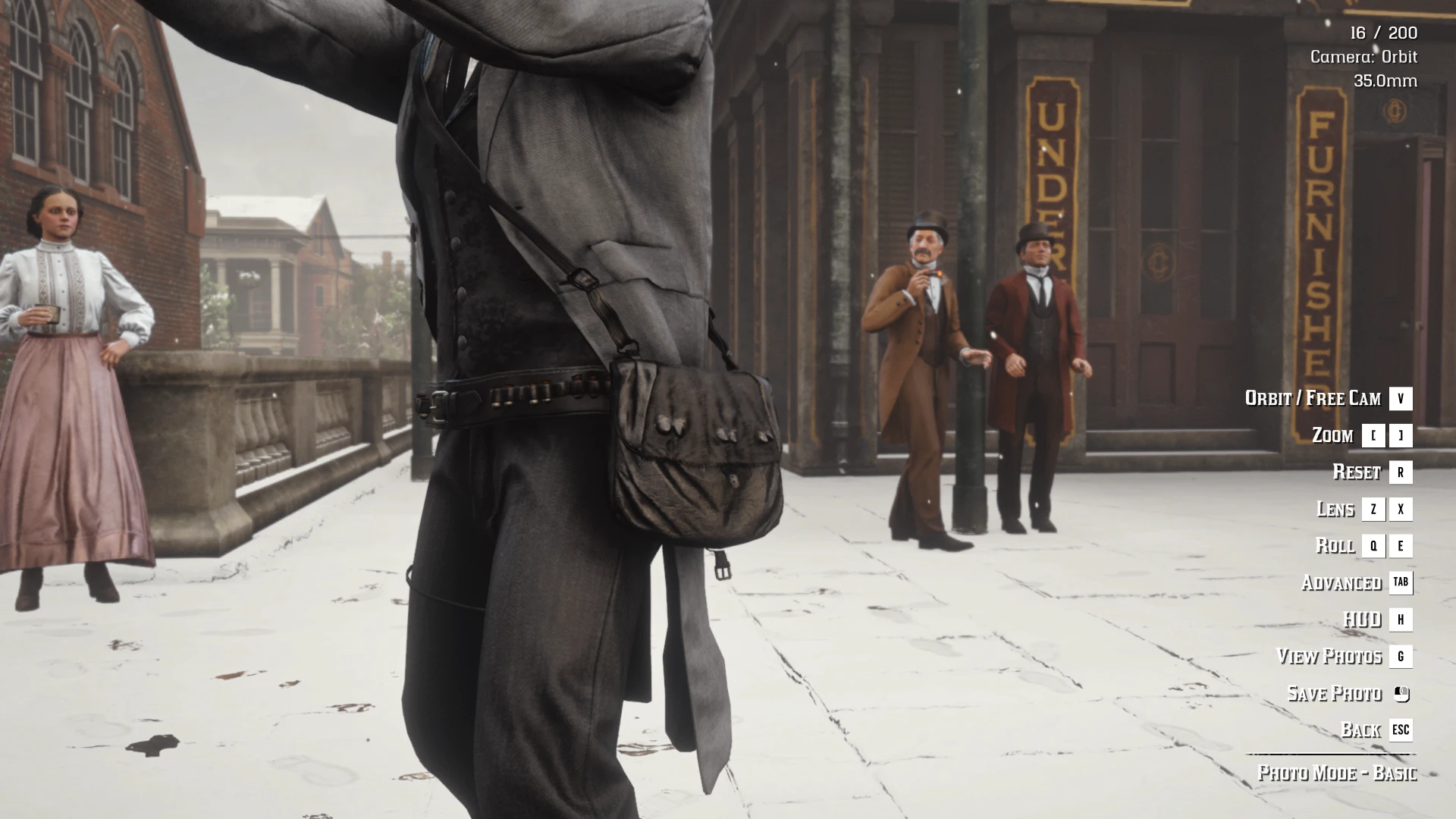Click the Z key badge for Lens
Image resolution: width=1456 pixels, height=819 pixels.
[1373, 509]
